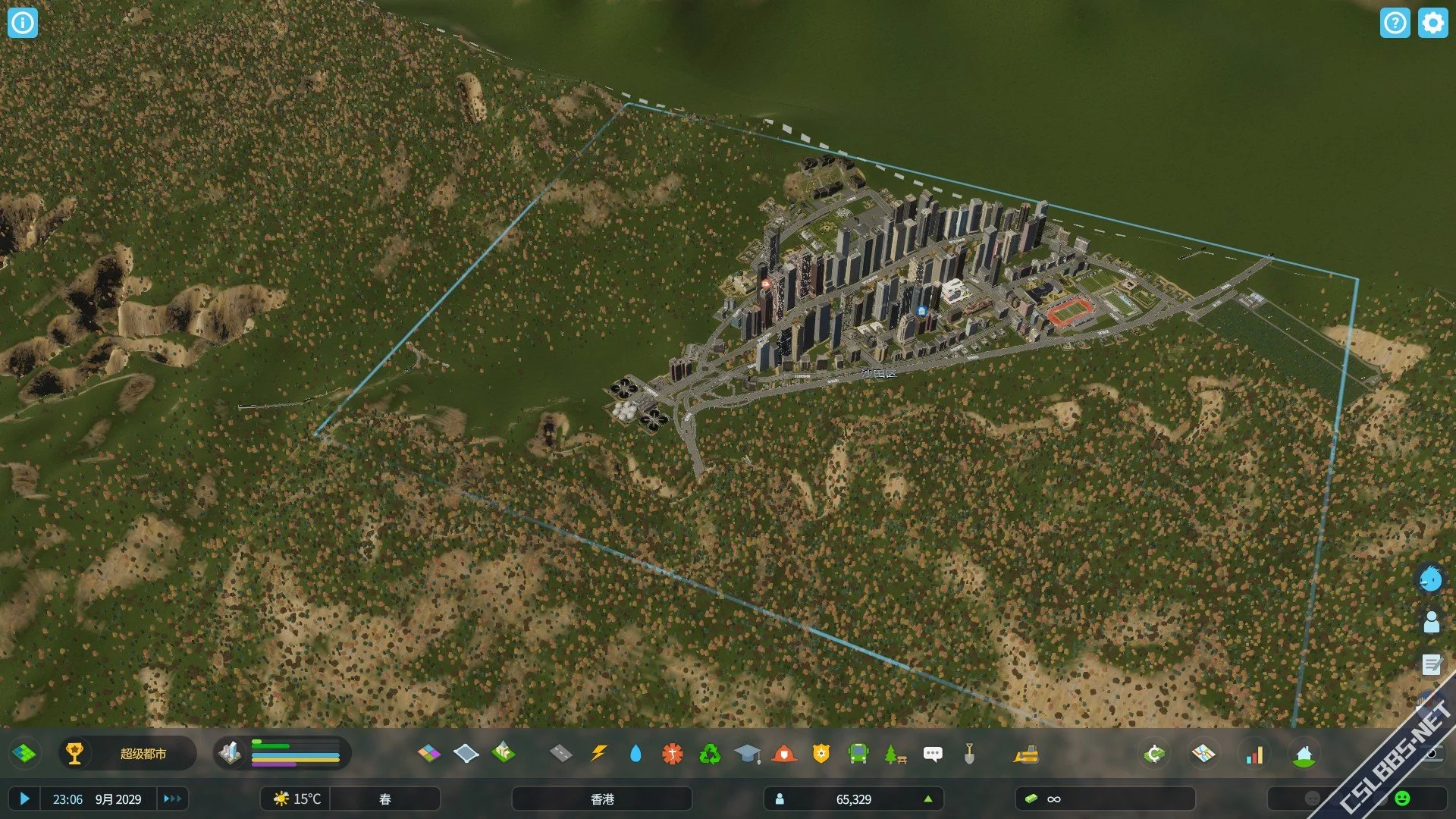Open the police badge menu

pyautogui.click(x=821, y=753)
